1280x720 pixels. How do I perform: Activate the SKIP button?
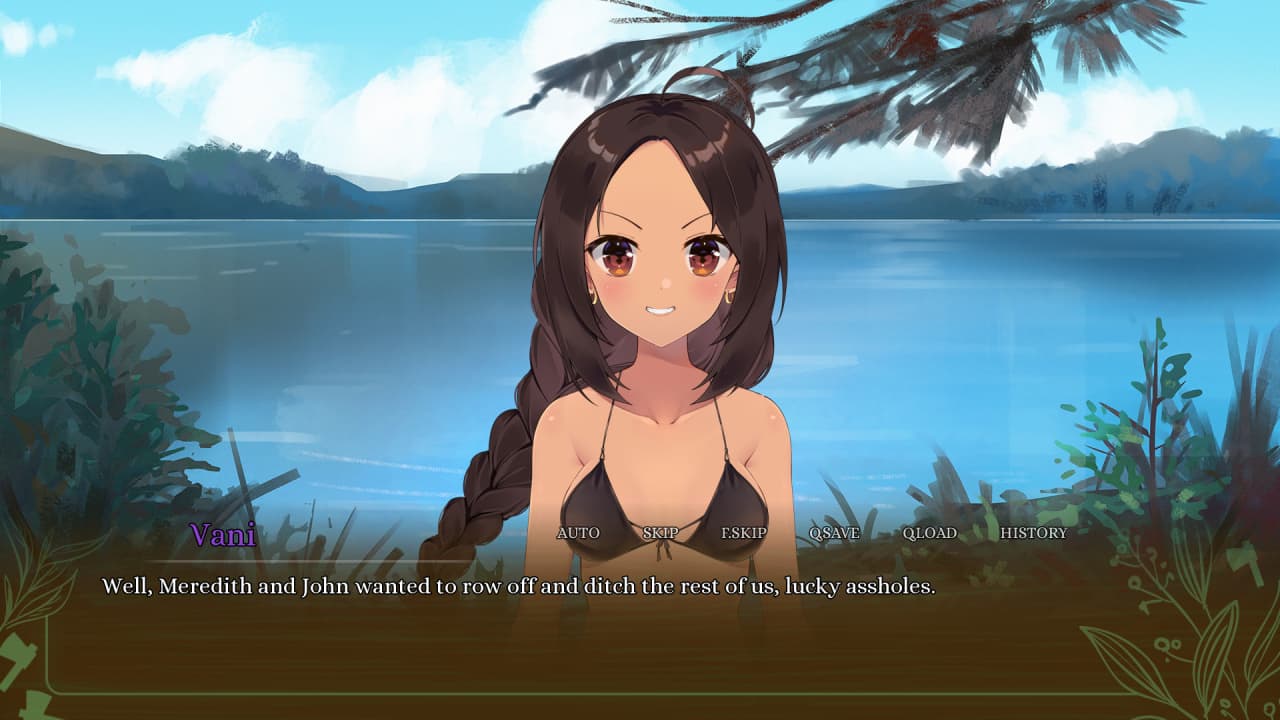click(660, 533)
